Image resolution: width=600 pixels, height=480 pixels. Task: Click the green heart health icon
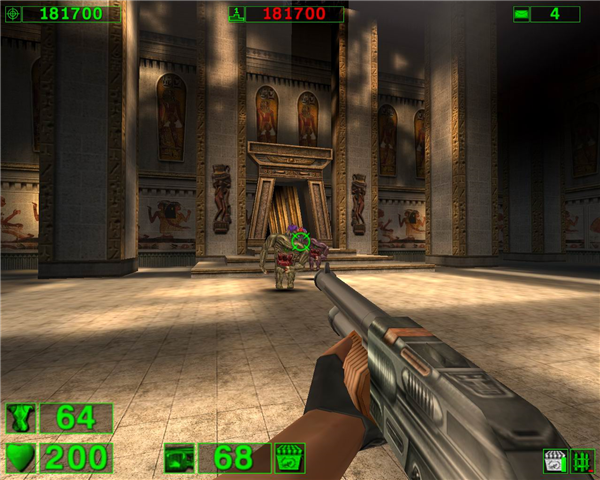pos(20,458)
